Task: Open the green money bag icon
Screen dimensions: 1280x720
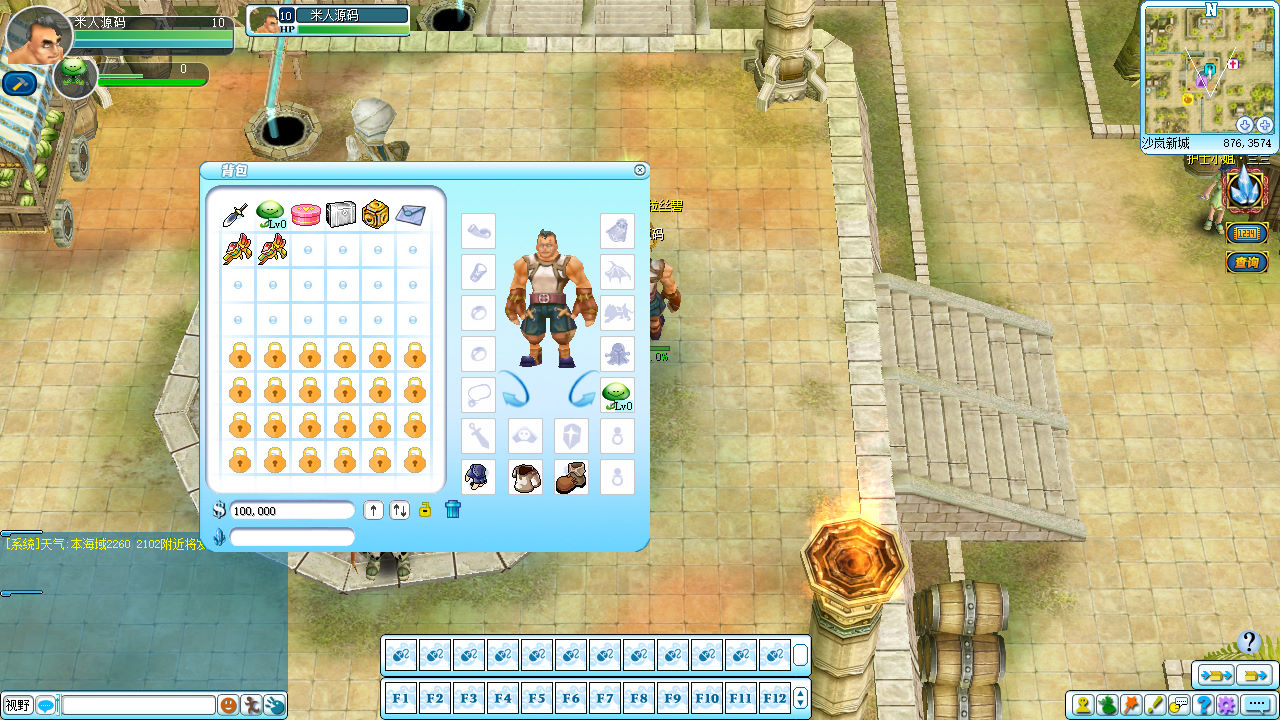Action: point(1107,705)
